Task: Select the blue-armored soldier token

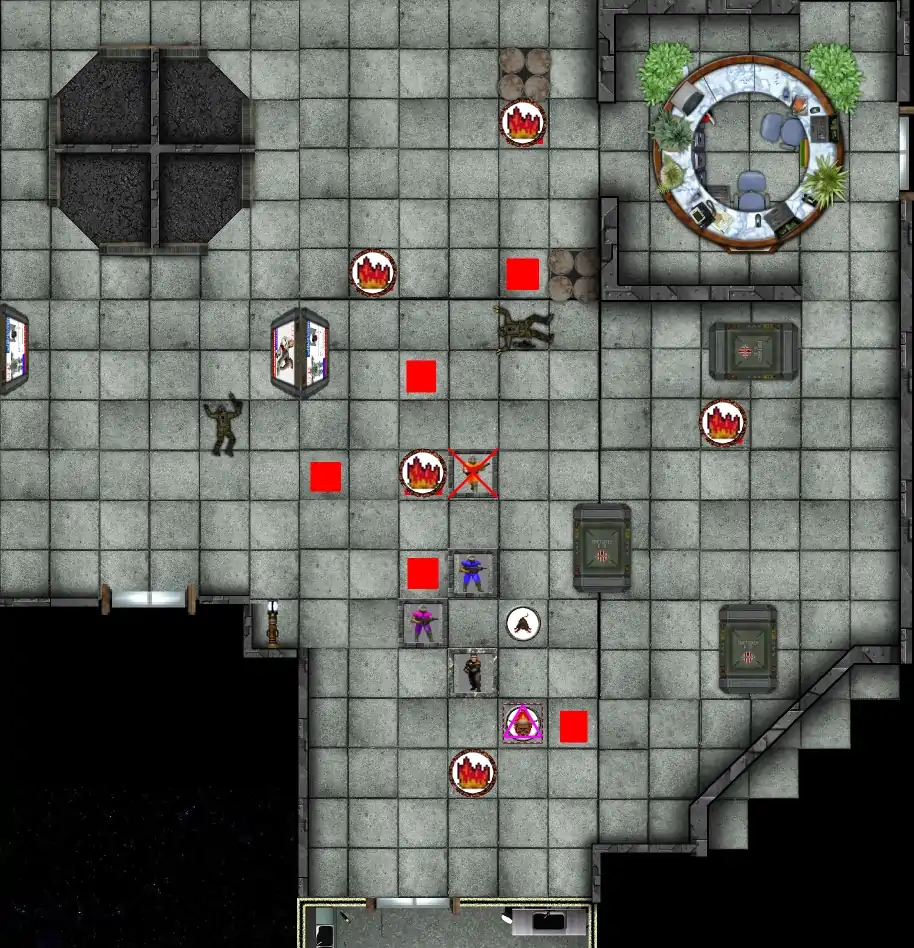Action: [x=472, y=574]
